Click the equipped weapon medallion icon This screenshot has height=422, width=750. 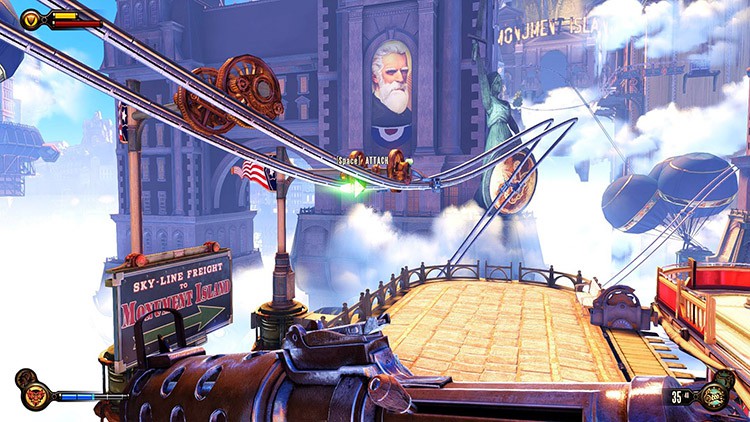click(x=717, y=395)
